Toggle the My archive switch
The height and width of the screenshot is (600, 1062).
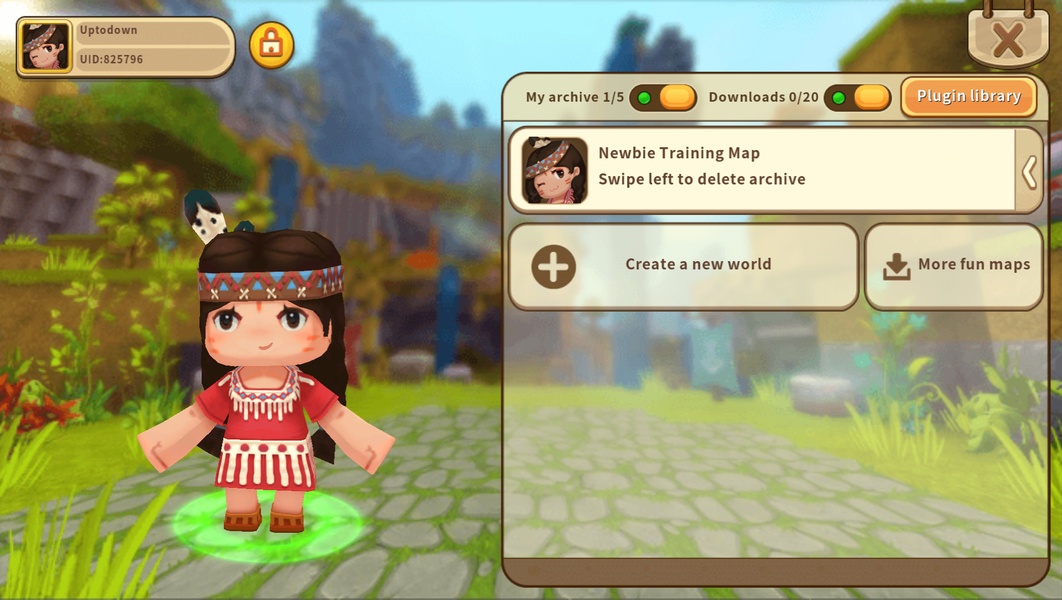click(x=663, y=98)
